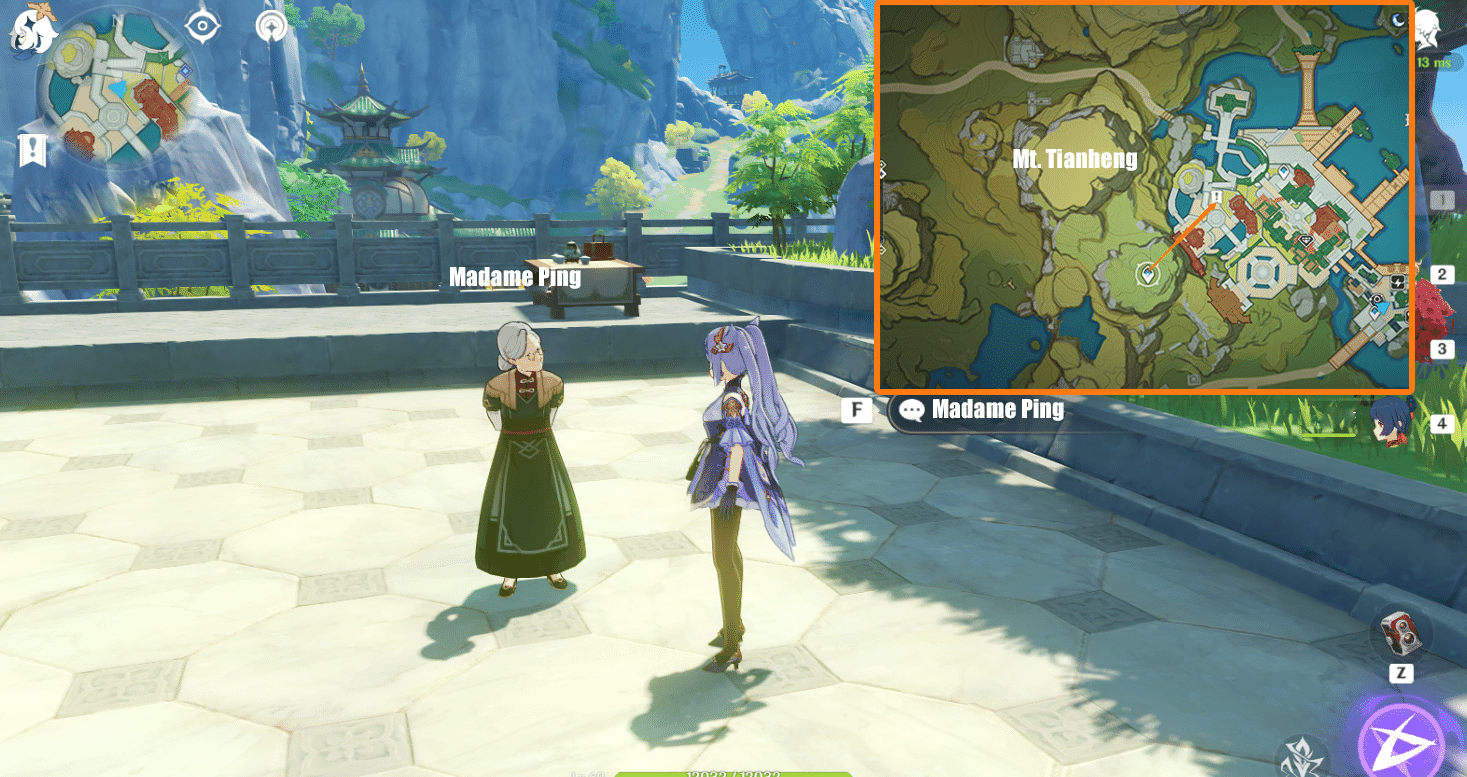This screenshot has width=1467, height=777.
Task: Select the Madame Ping dialogue option
Action: [996, 409]
